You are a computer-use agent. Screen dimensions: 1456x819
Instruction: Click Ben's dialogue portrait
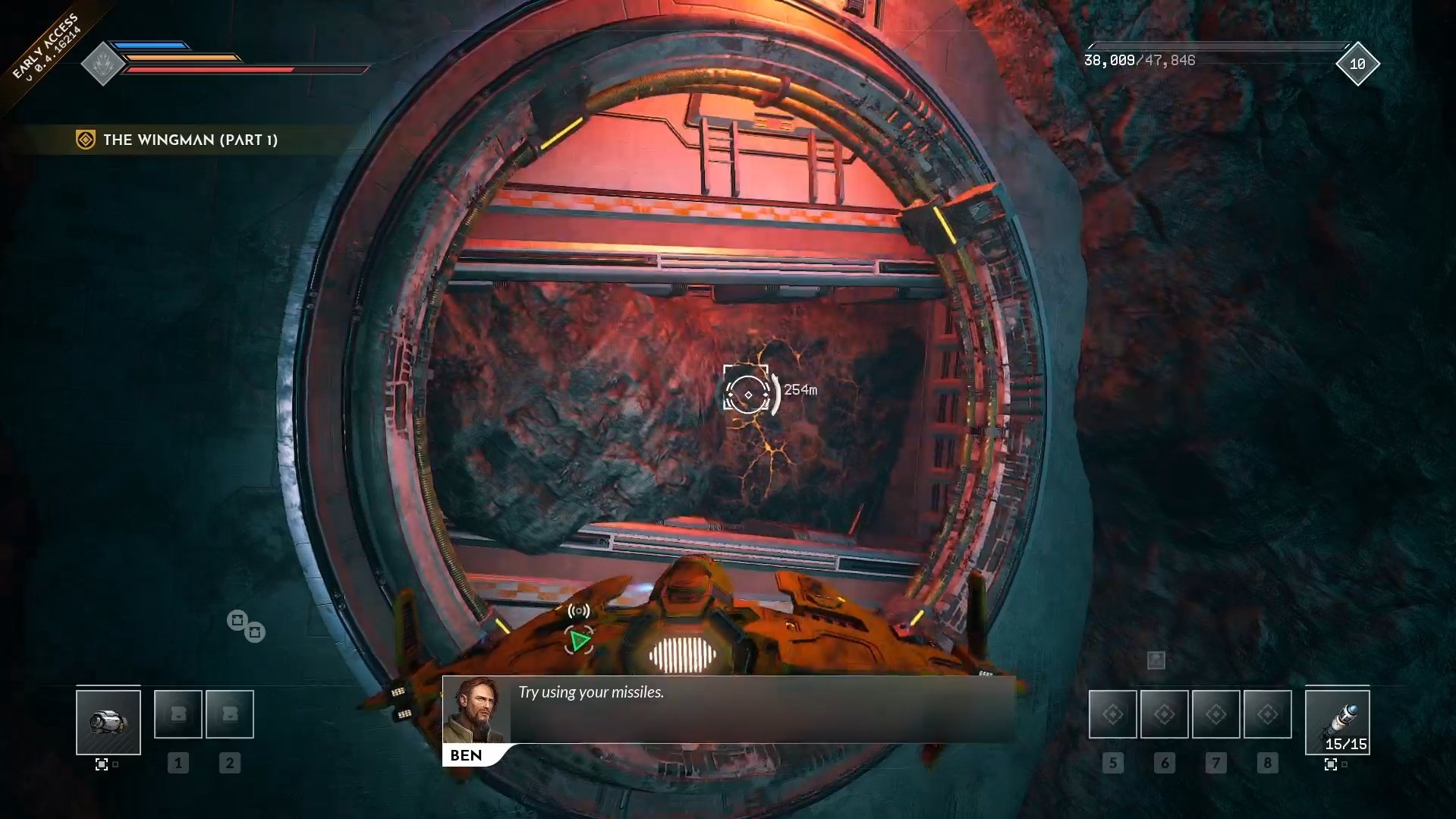tap(476, 710)
